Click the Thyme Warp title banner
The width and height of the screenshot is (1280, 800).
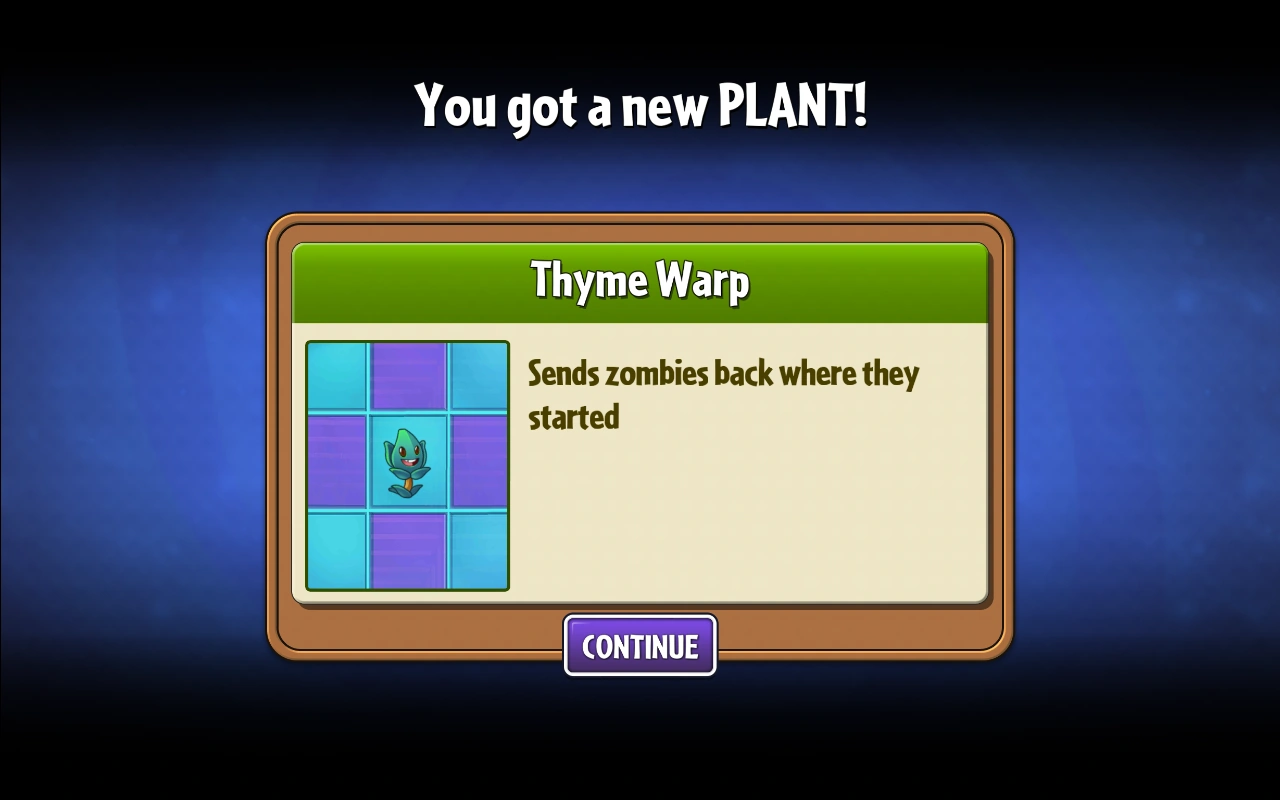click(x=640, y=281)
